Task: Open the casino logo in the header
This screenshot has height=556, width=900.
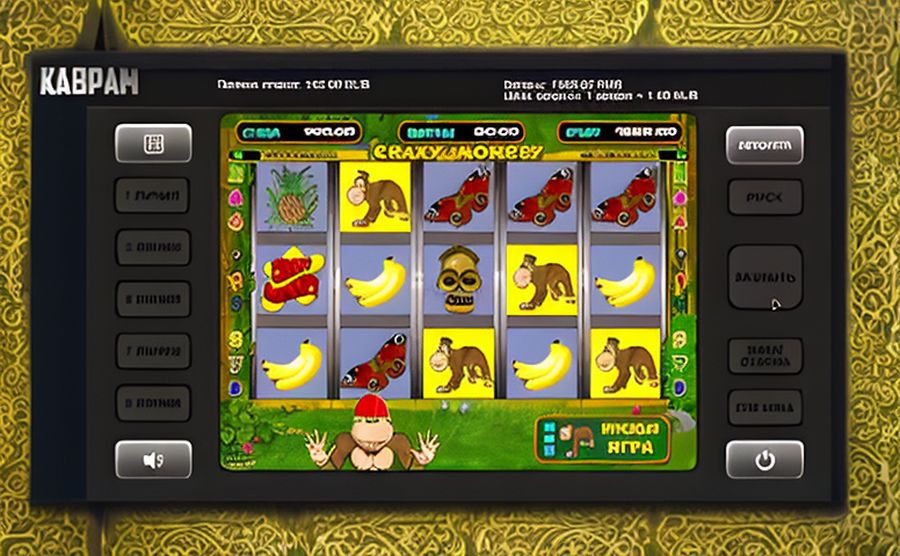Action: pyautogui.click(x=88, y=82)
